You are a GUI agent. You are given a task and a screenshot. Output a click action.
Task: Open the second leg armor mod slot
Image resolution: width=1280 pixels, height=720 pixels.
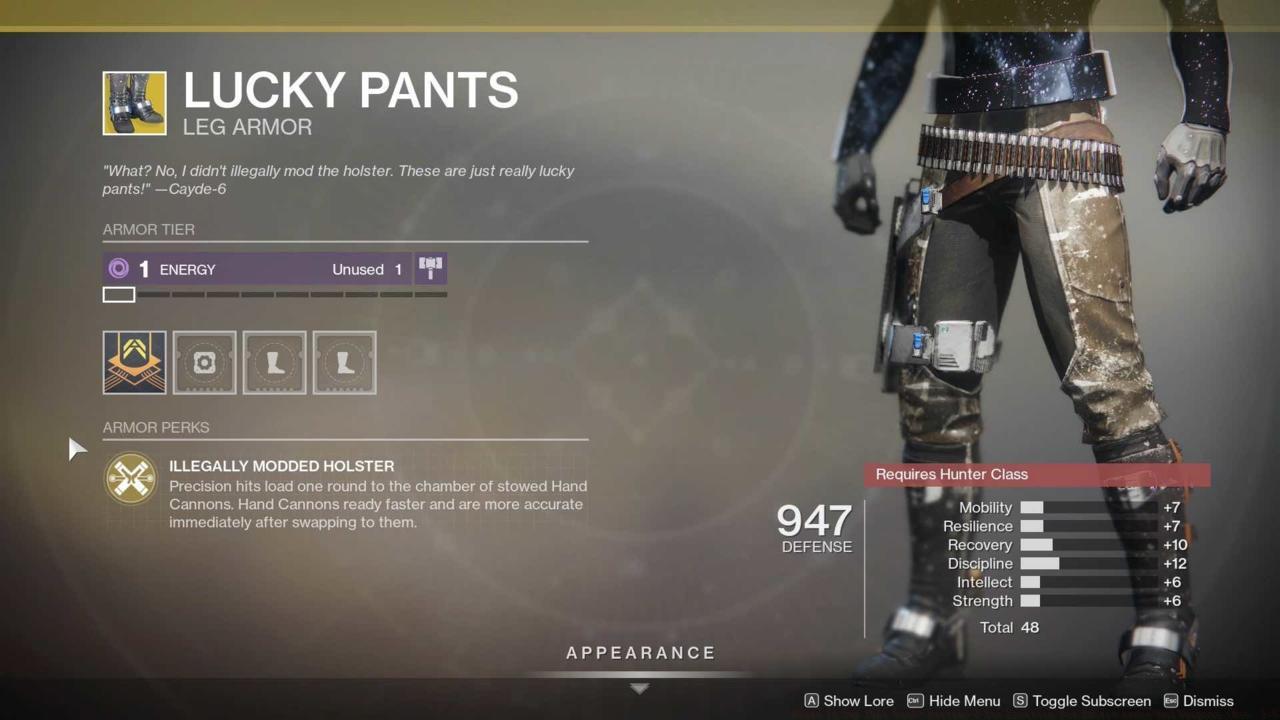274,362
